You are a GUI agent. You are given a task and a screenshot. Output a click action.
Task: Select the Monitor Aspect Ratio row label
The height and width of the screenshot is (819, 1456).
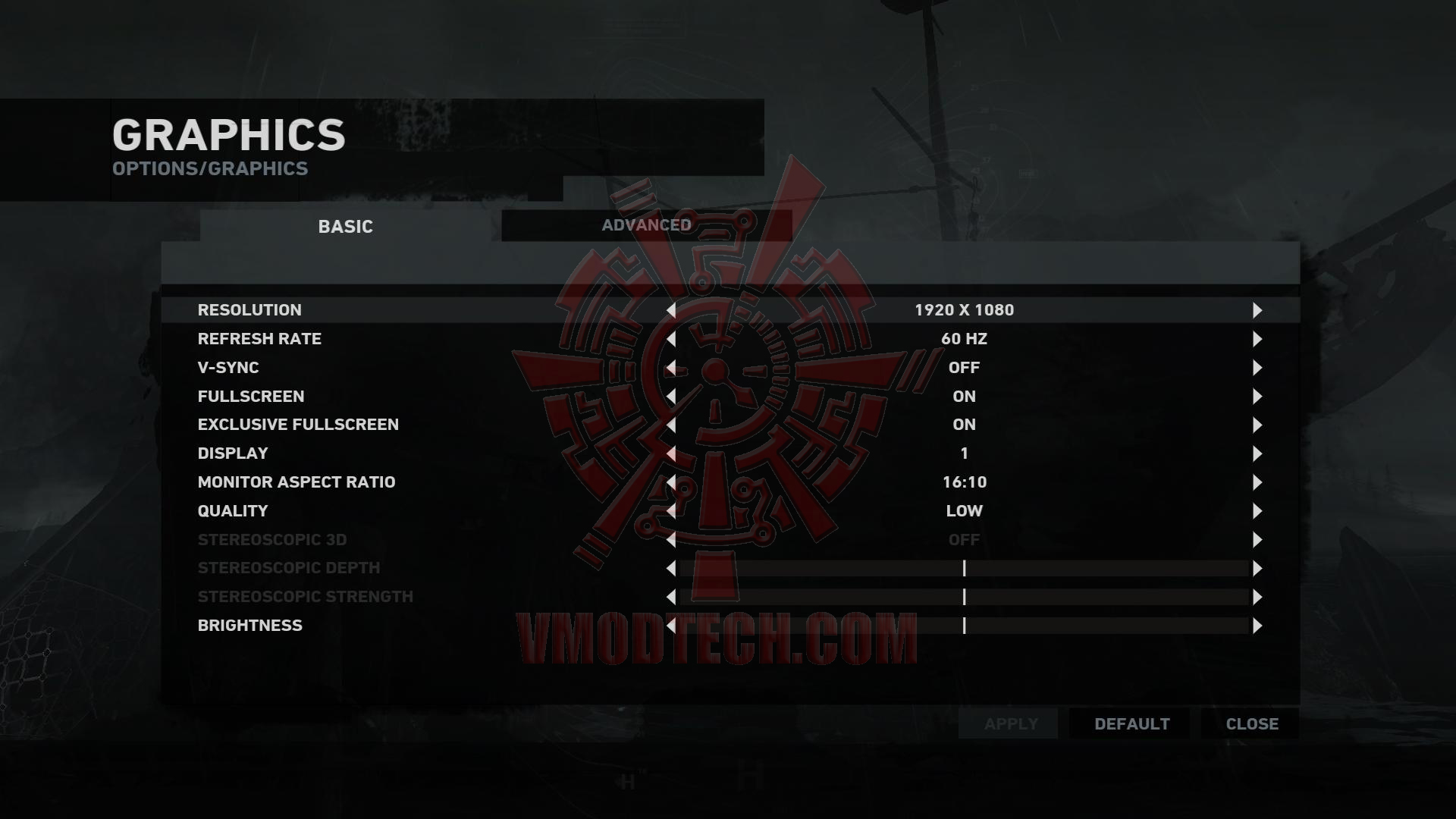point(297,482)
